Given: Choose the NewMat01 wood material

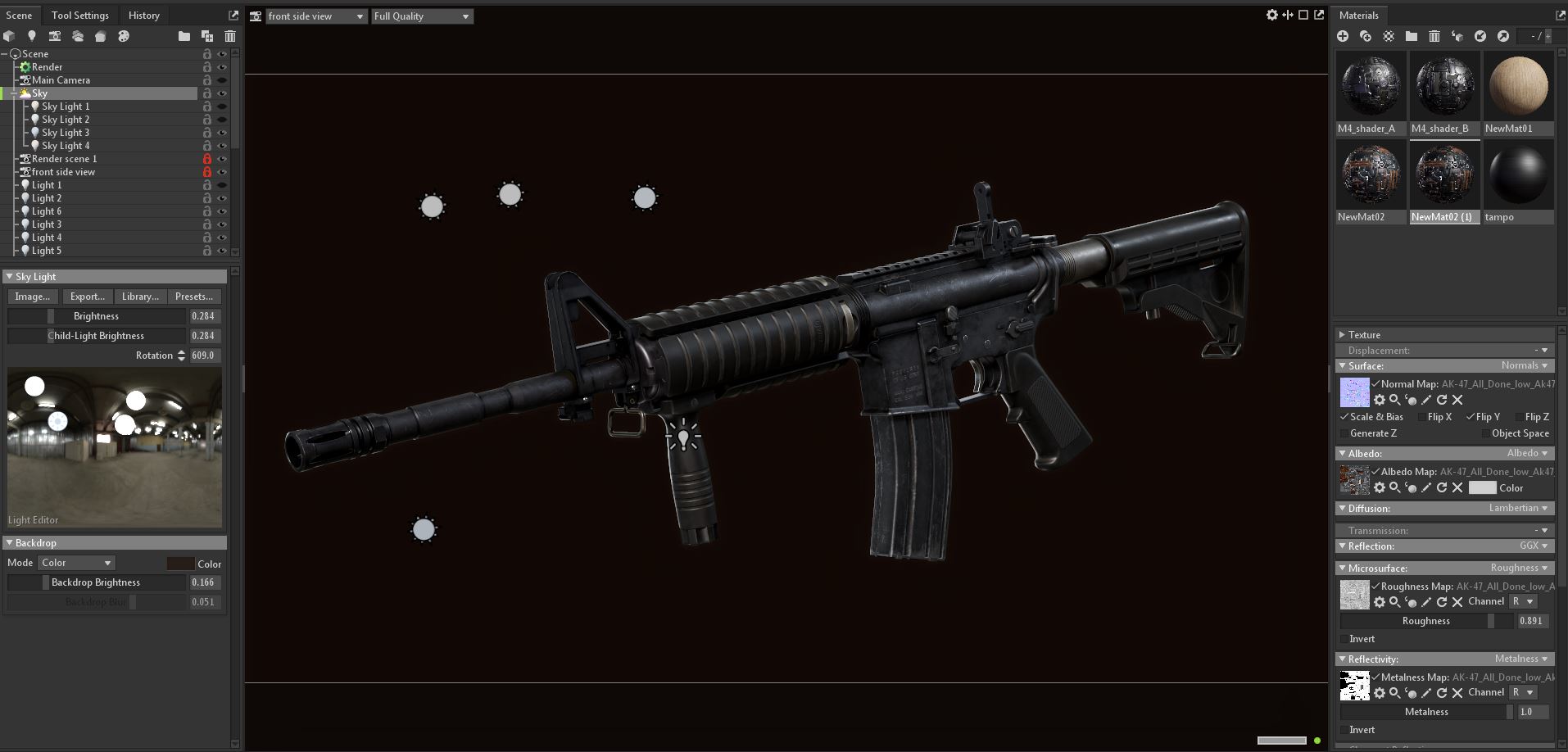Looking at the screenshot, I should [x=1518, y=87].
